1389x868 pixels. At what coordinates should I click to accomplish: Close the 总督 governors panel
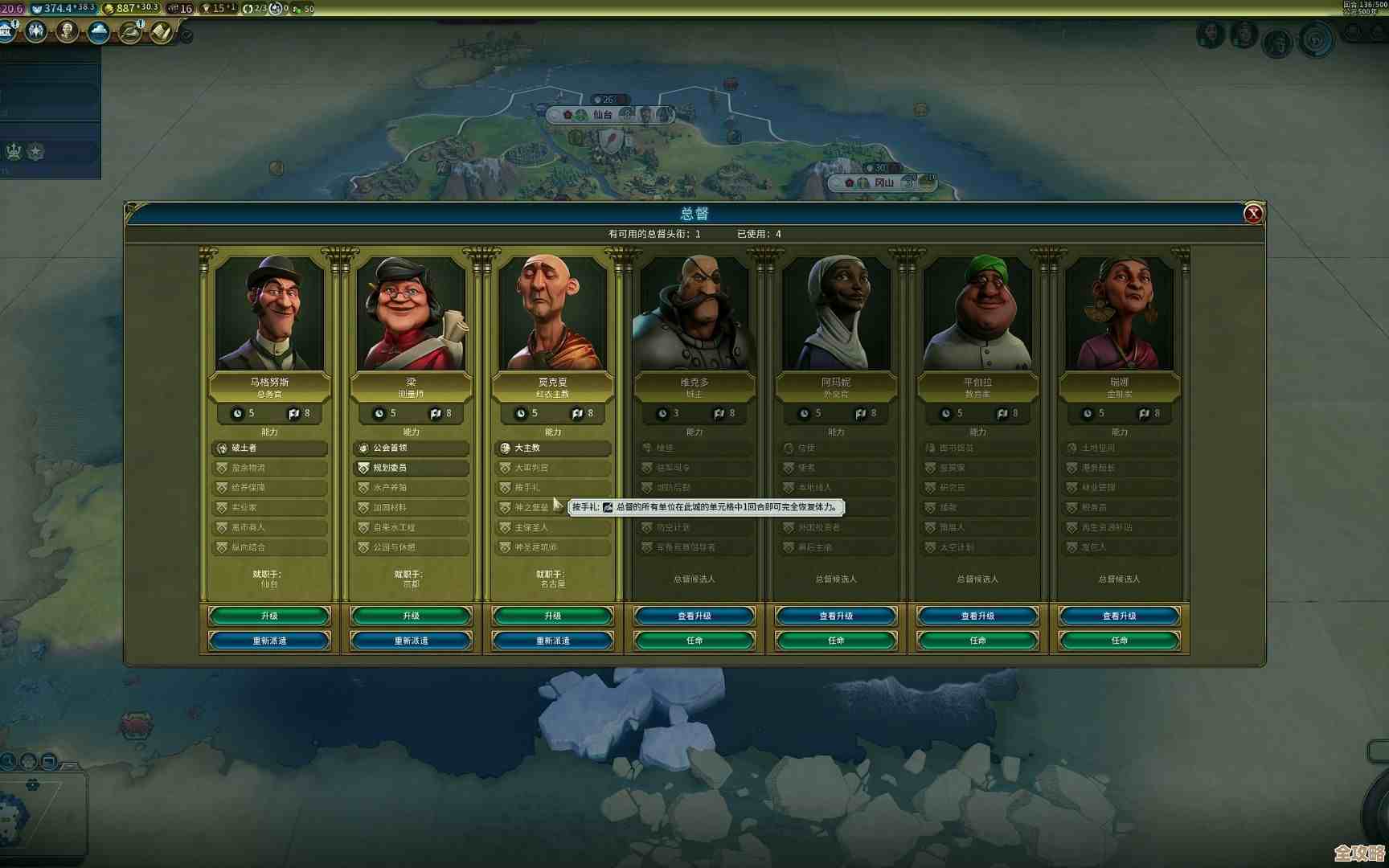1252,214
